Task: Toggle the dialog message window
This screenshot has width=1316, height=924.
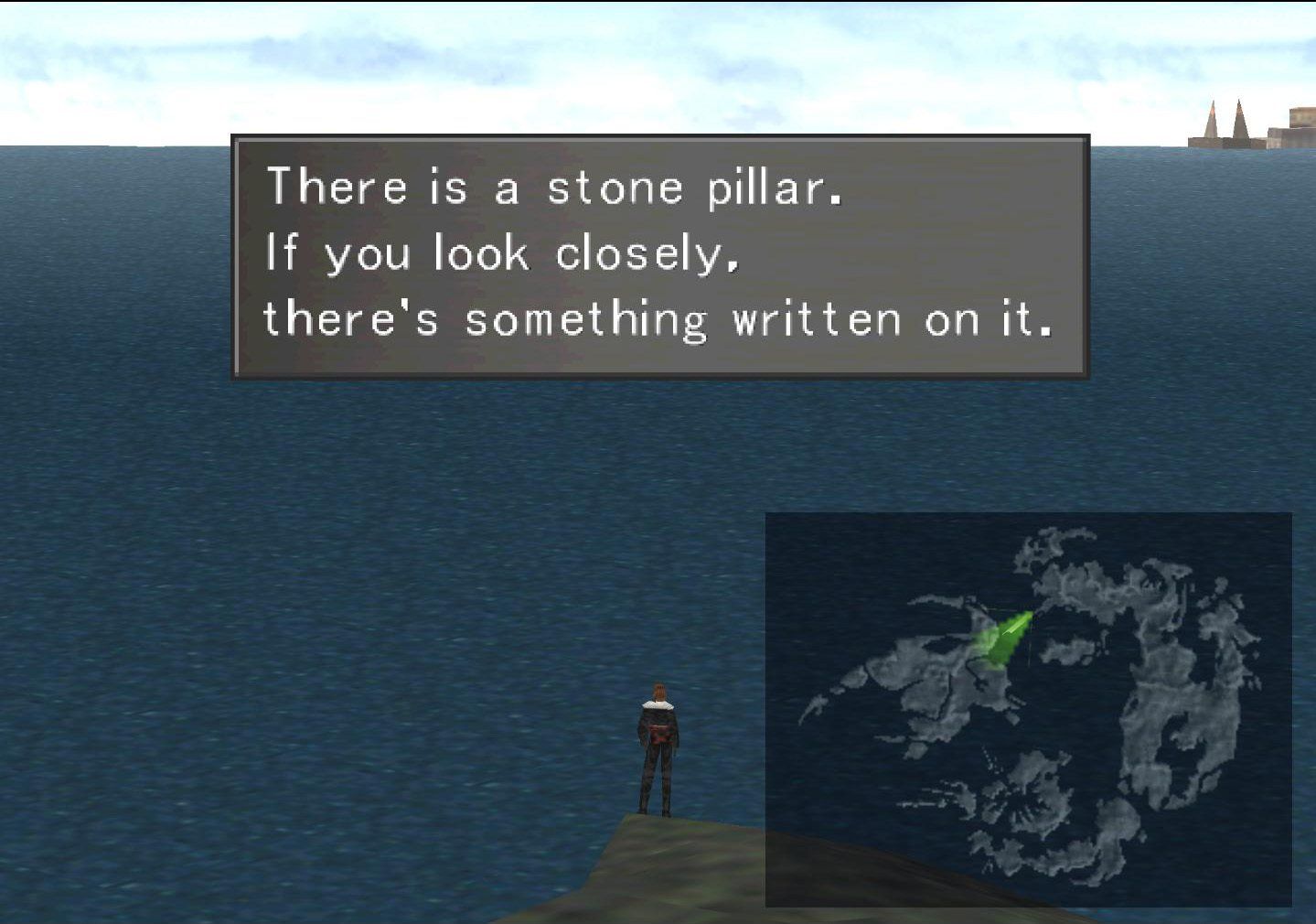Action: (661, 256)
